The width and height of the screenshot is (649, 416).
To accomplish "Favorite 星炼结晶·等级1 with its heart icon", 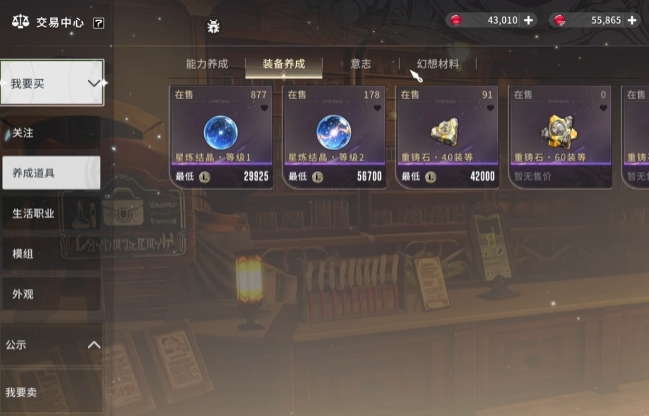I will [265, 108].
